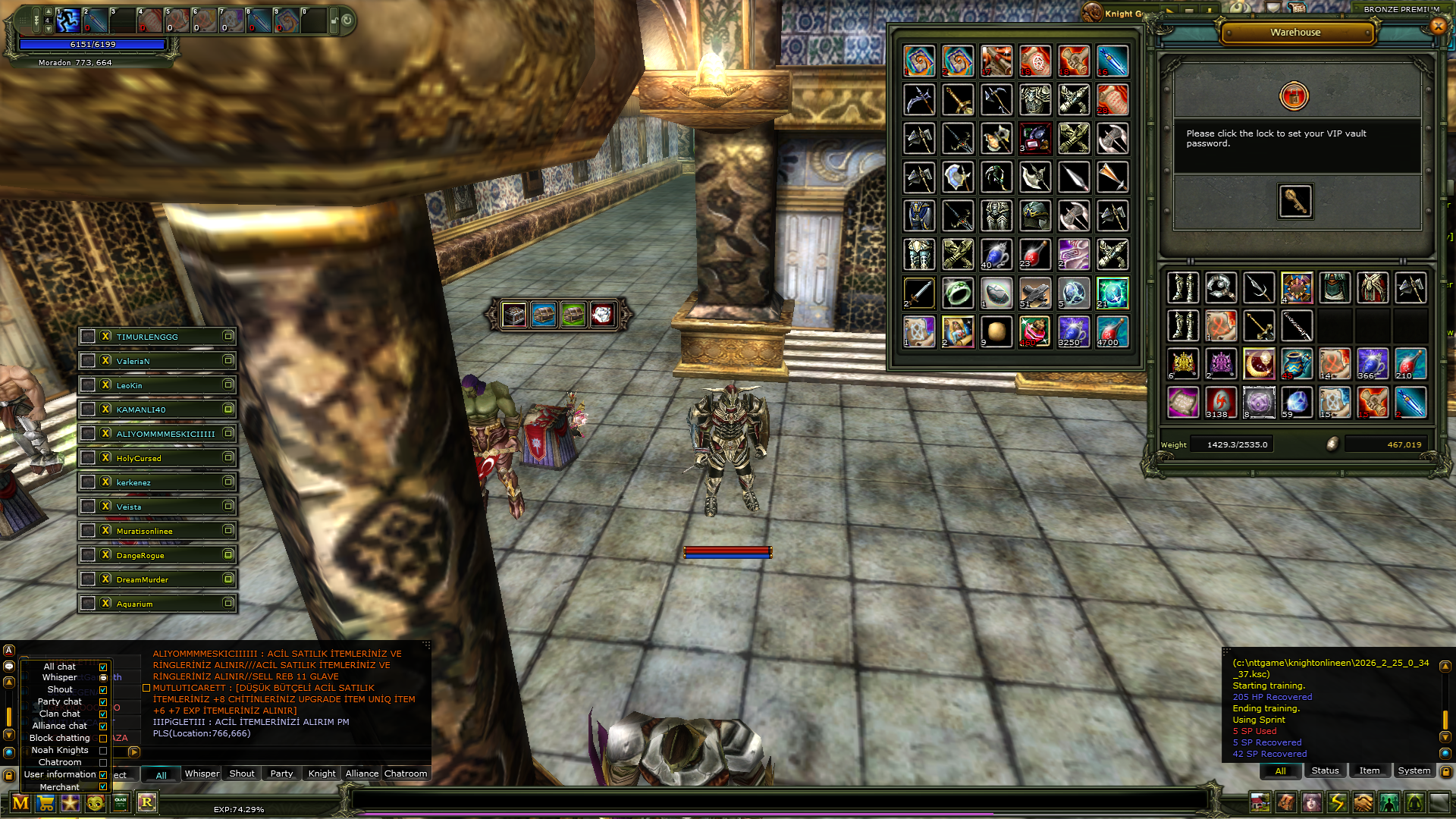Switch to the System log tab
Image resolution: width=1456 pixels, height=819 pixels.
tap(1414, 770)
